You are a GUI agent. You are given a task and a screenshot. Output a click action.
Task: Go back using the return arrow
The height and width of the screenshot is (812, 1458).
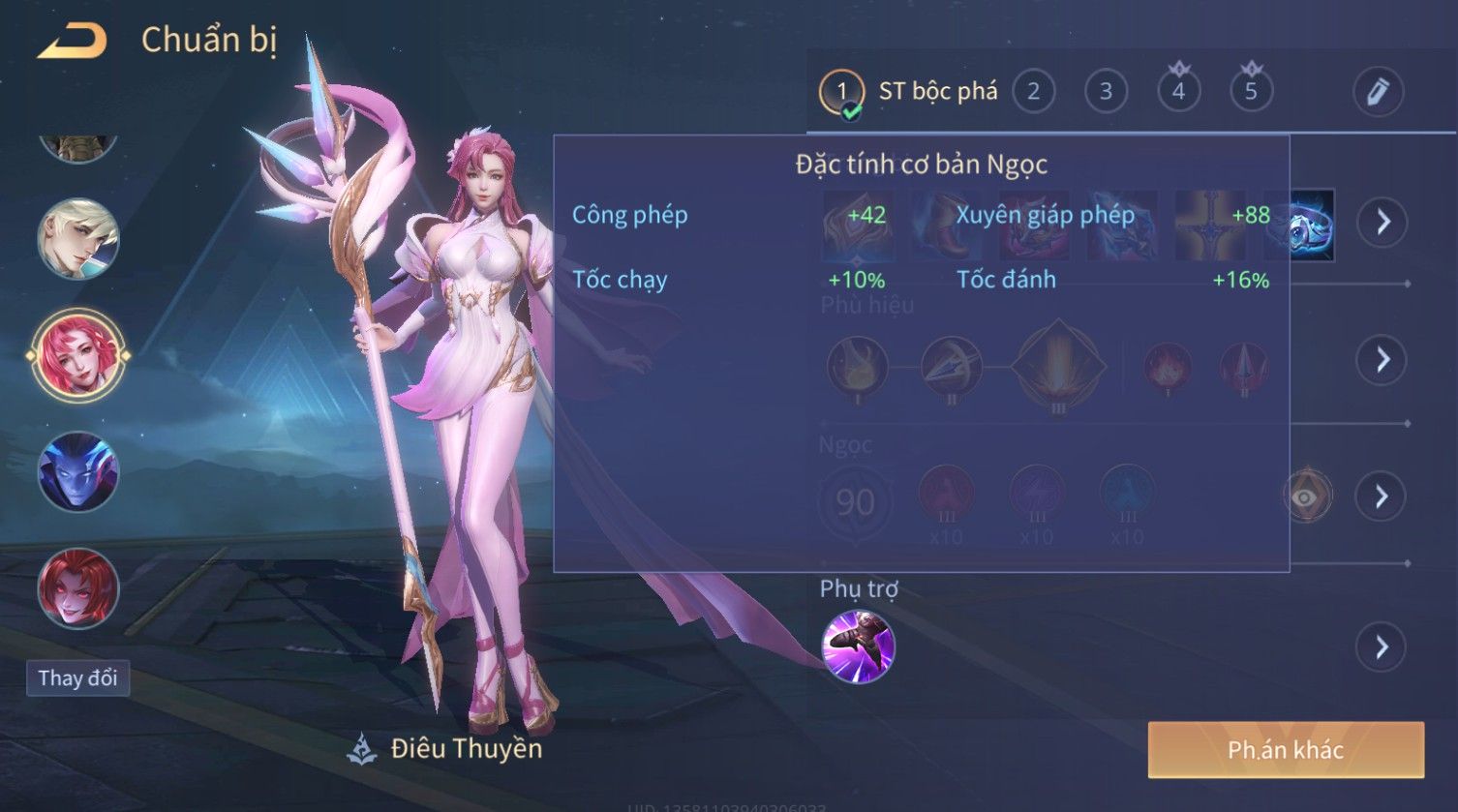73,41
